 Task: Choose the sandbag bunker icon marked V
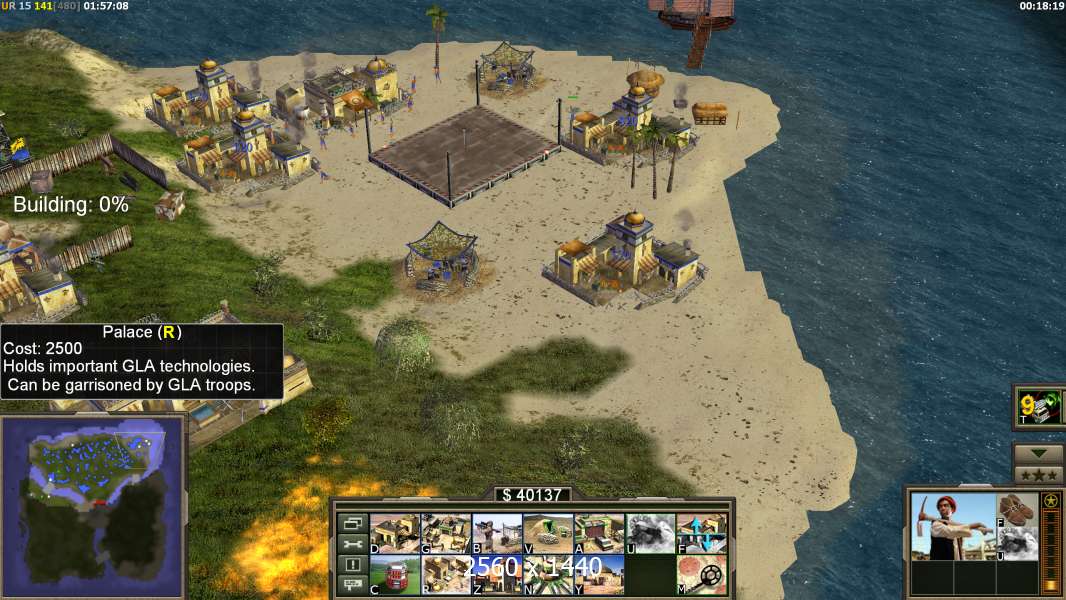(x=547, y=533)
